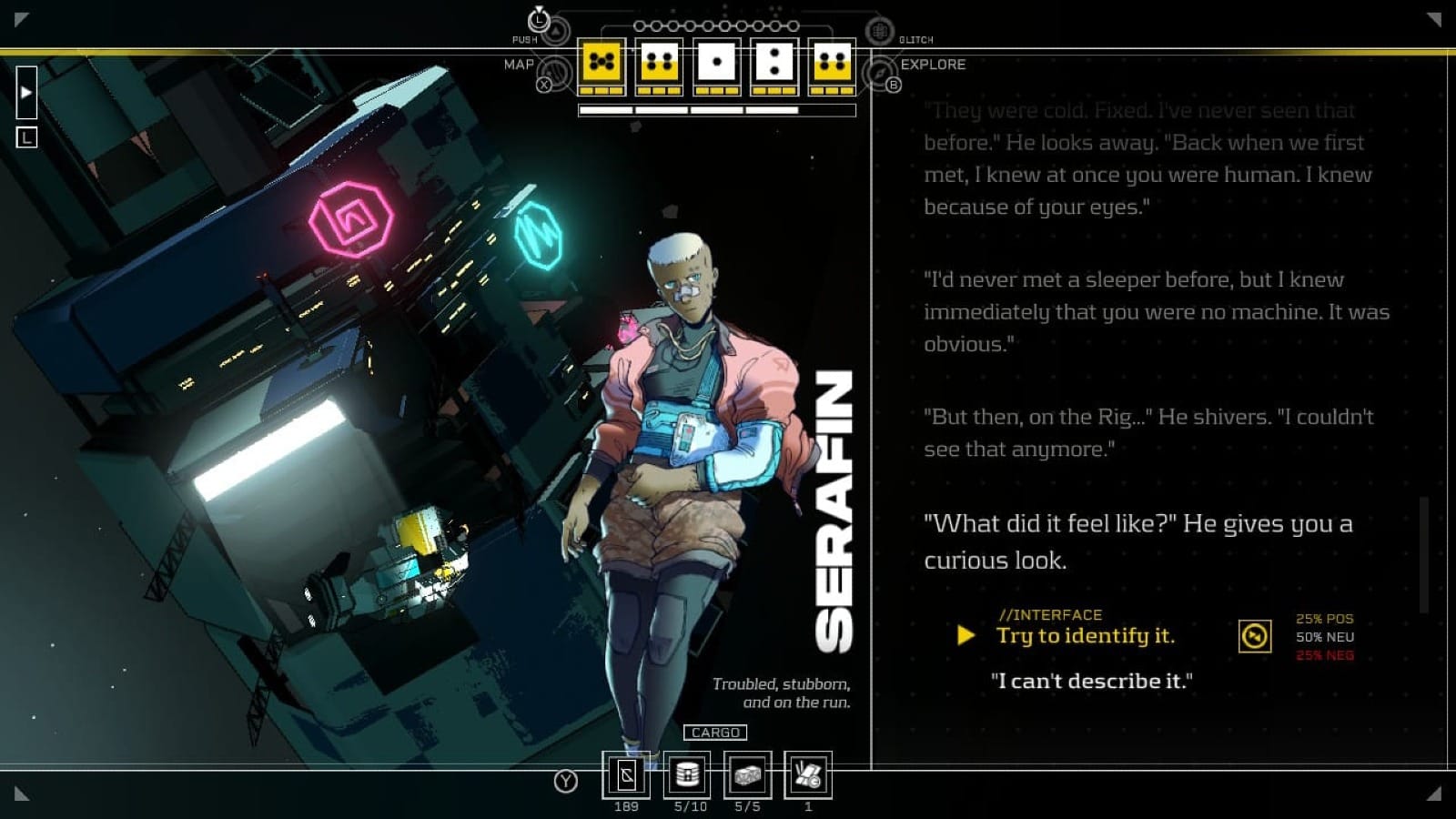Click the dialogue panel scrollbar
1456x819 pixels.
1424,553
